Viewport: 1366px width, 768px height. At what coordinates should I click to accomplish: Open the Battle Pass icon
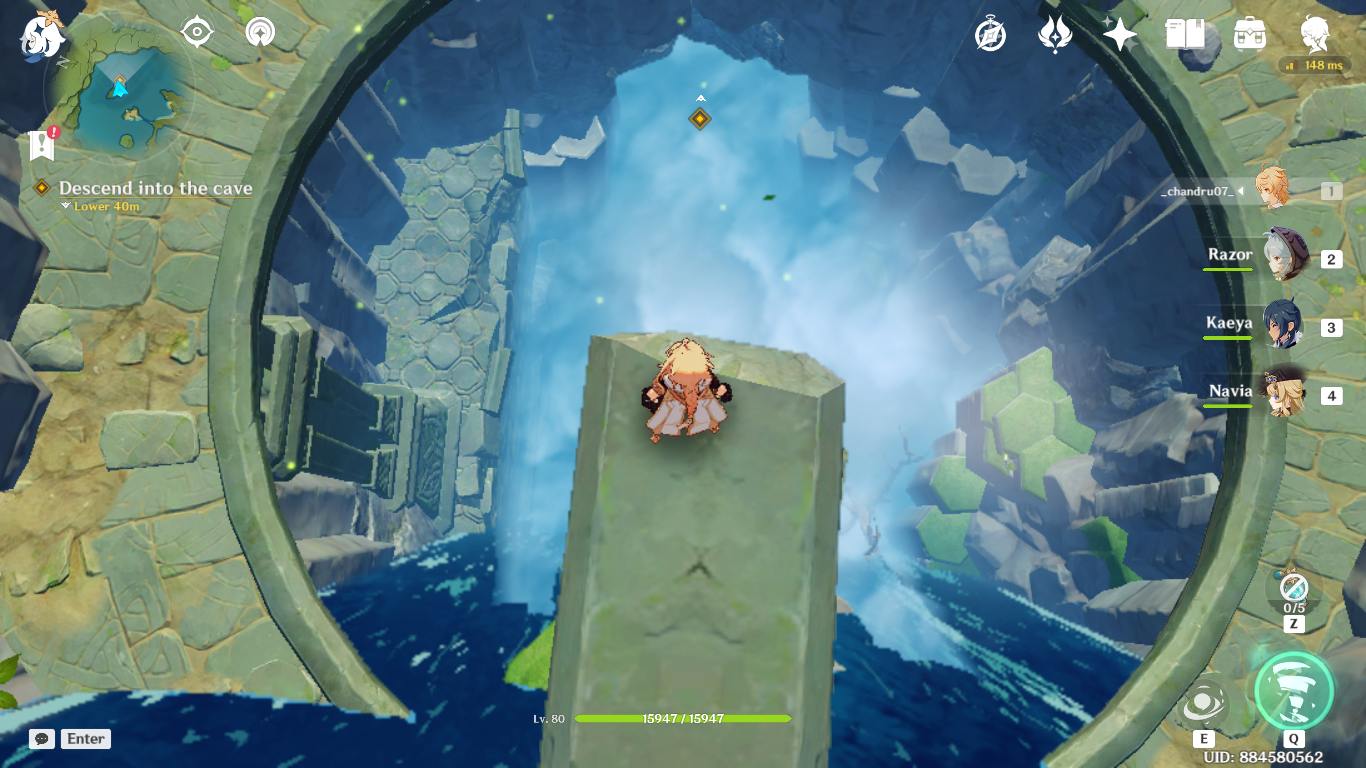tap(1055, 35)
